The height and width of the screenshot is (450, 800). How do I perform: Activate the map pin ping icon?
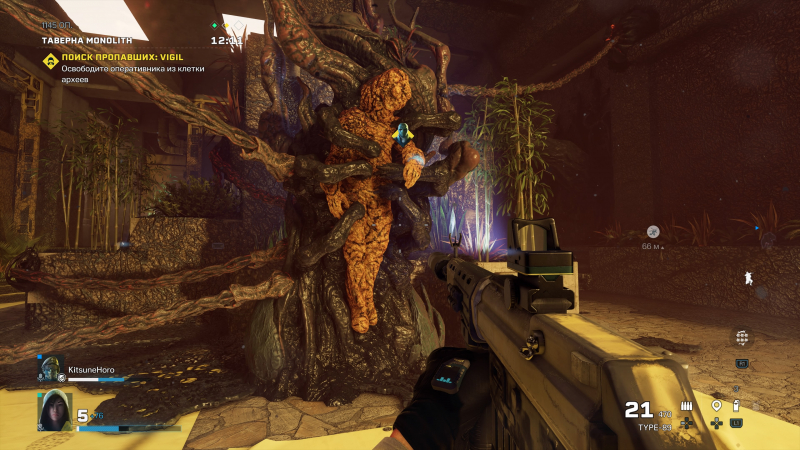[x=716, y=406]
